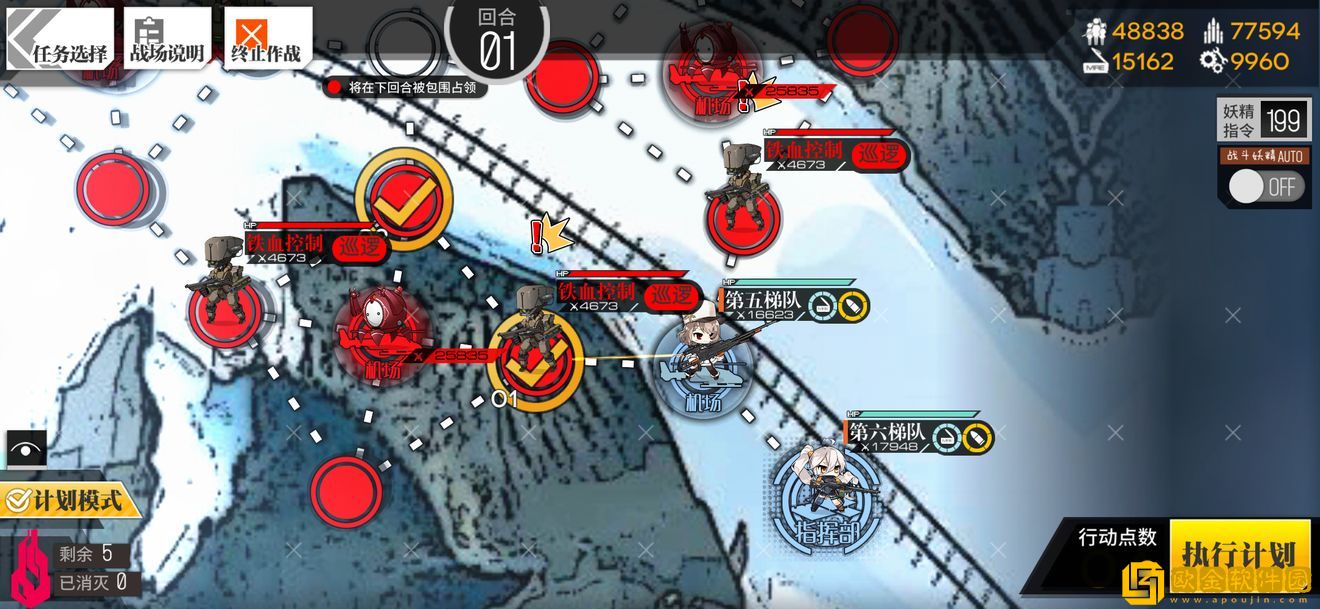Open the battlefield info (战场说明)

(x=165, y=40)
